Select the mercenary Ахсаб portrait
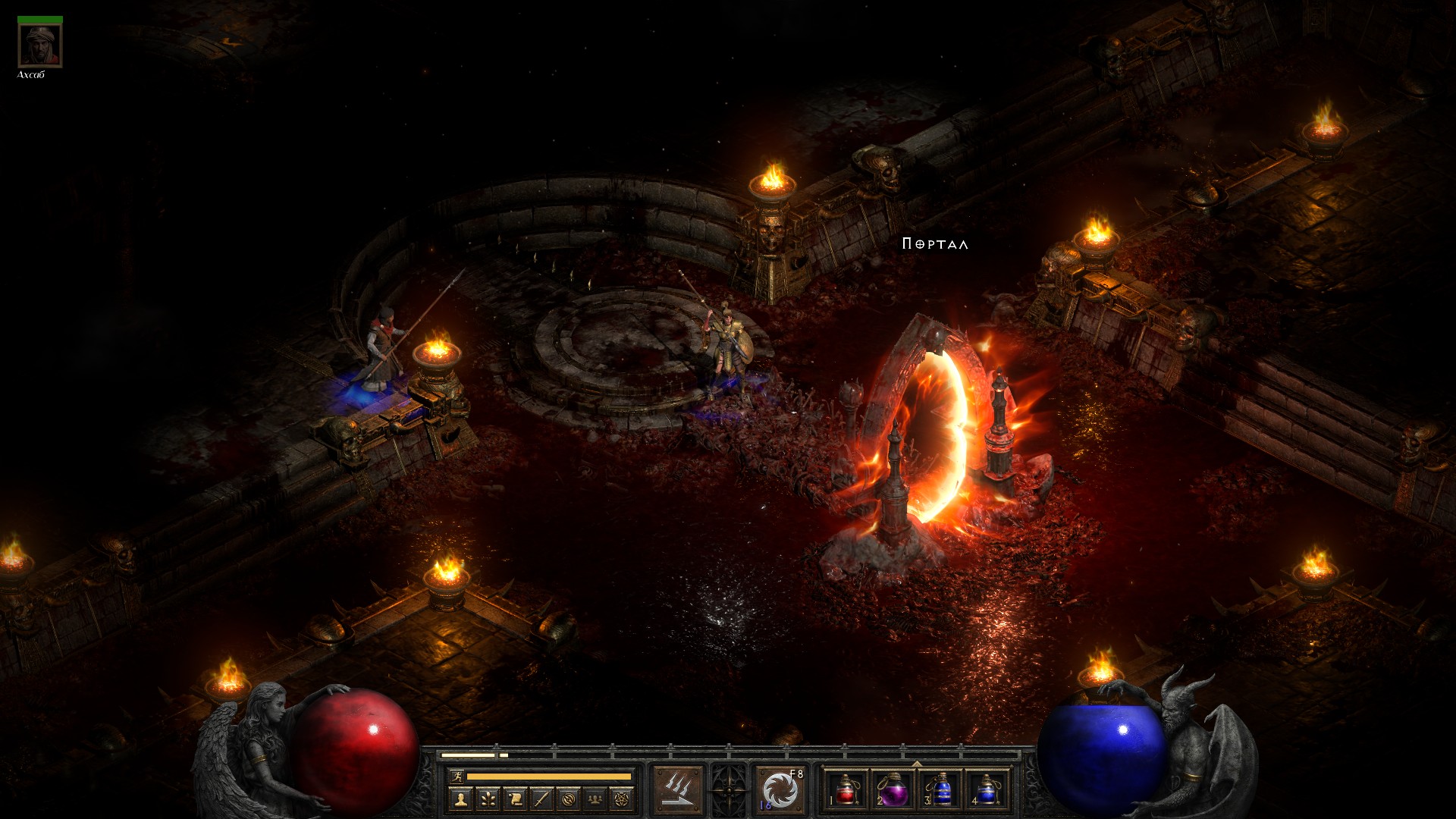 [39, 45]
